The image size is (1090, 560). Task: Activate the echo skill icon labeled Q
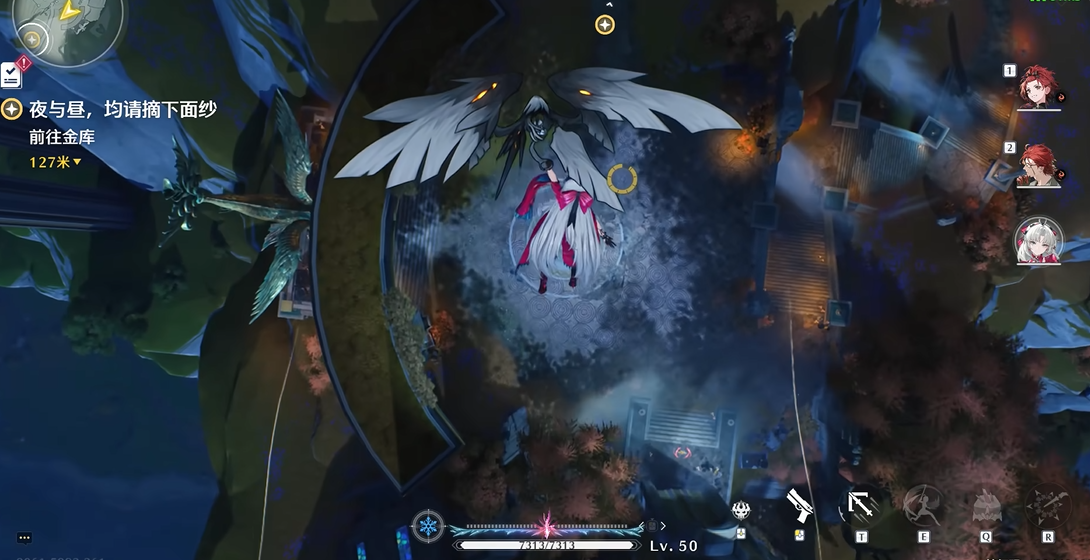(986, 506)
